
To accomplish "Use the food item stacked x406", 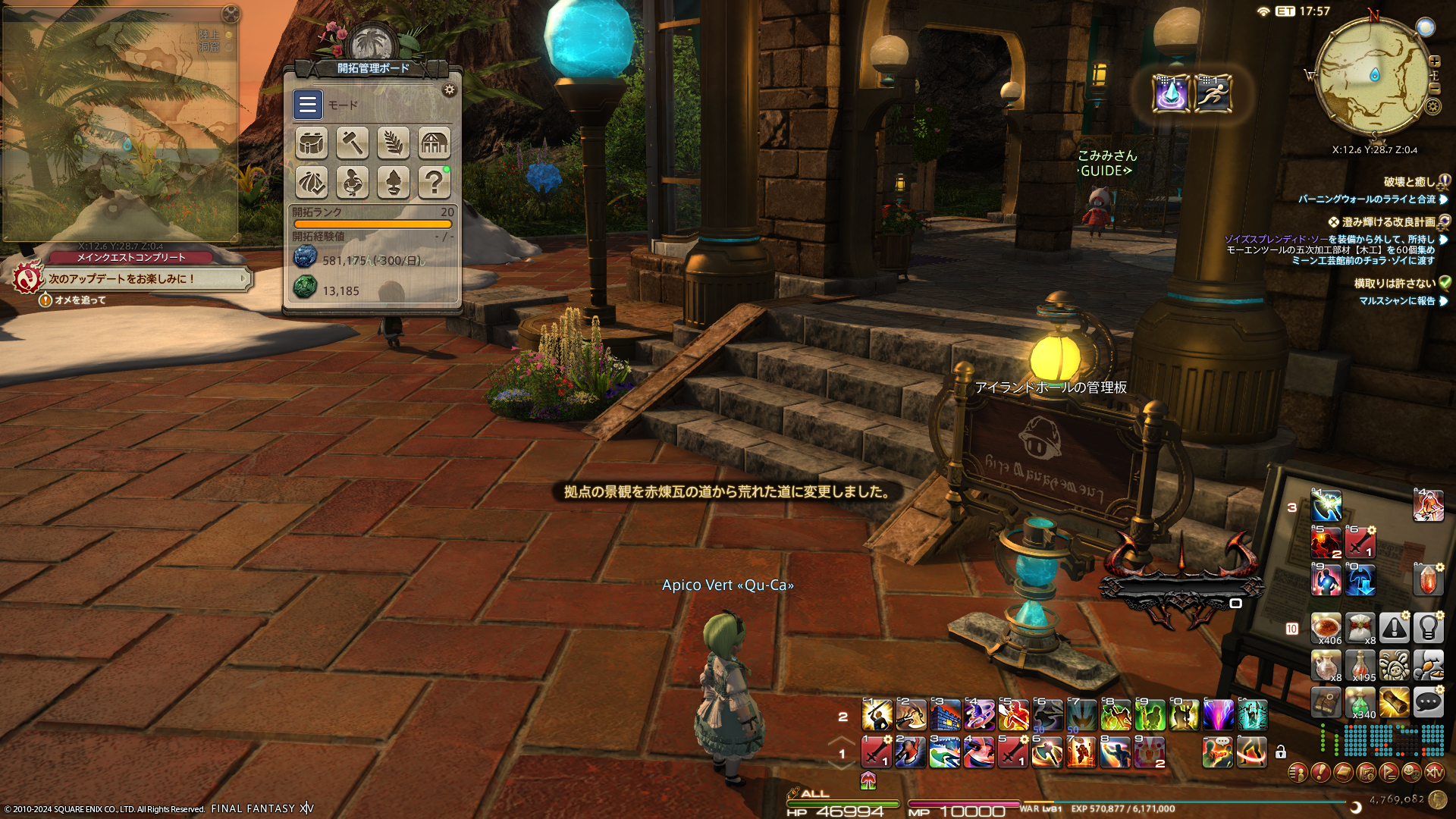I will point(1326,628).
